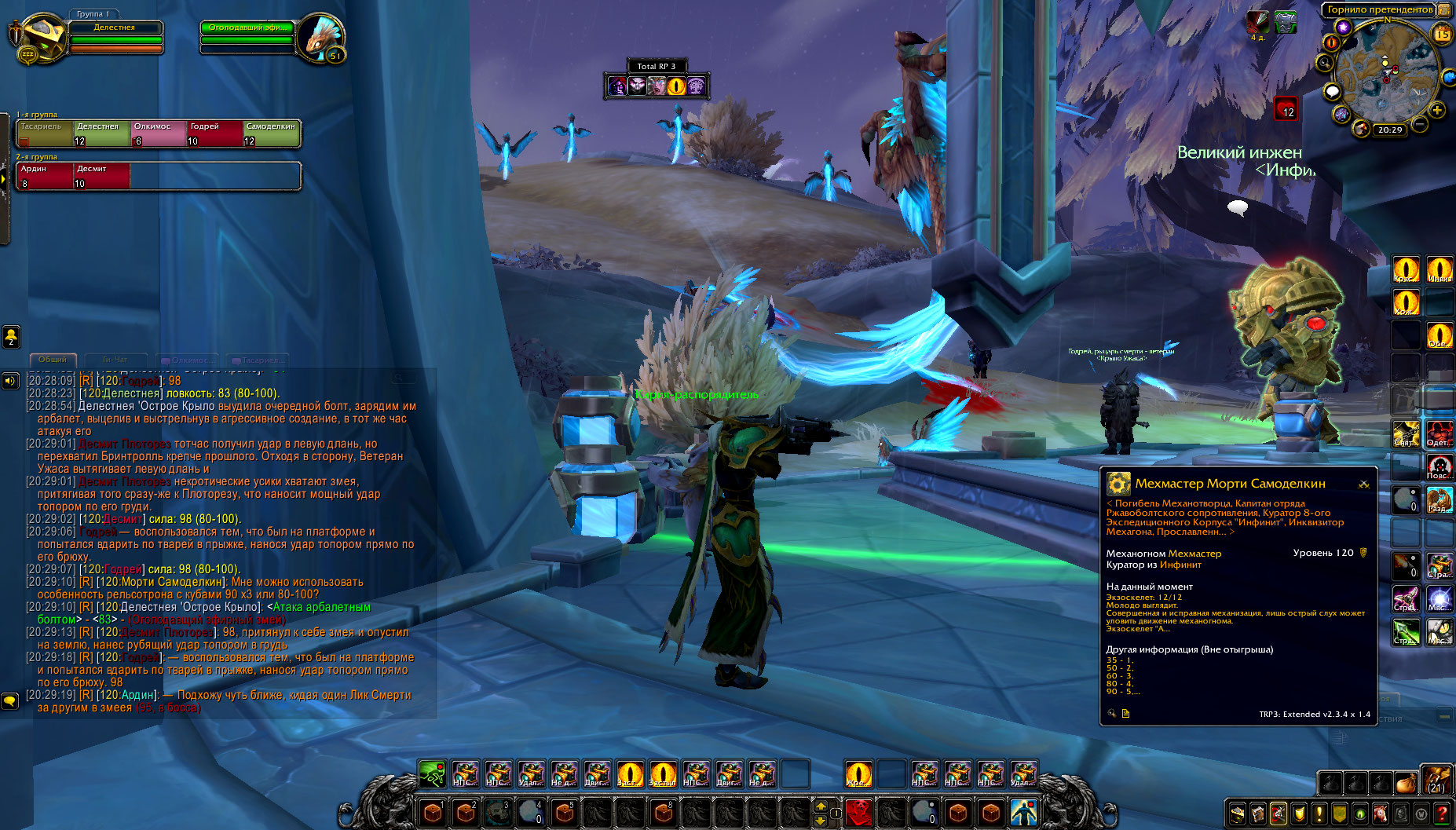This screenshot has width=1456, height=830.
Task: Open the quest log exclamation mark button
Action: [x=1319, y=814]
